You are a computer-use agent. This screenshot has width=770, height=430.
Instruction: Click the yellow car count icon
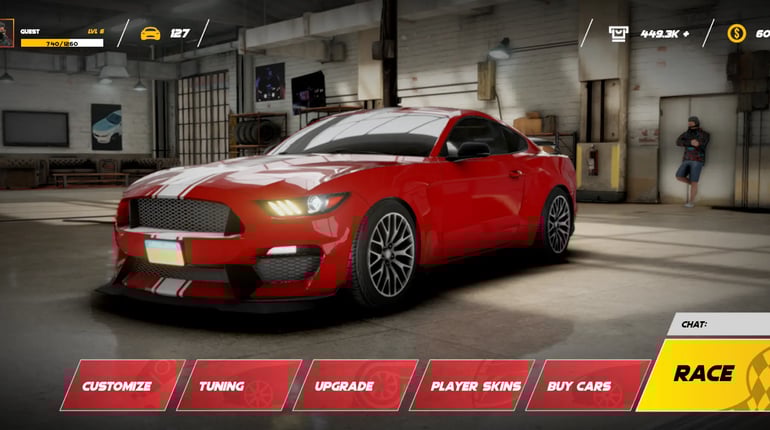point(150,33)
